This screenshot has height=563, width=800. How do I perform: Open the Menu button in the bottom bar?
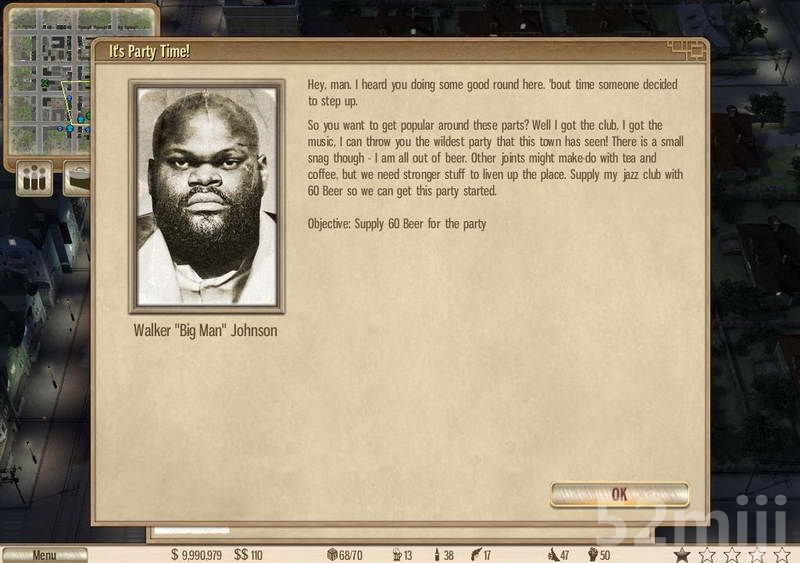[x=44, y=555]
